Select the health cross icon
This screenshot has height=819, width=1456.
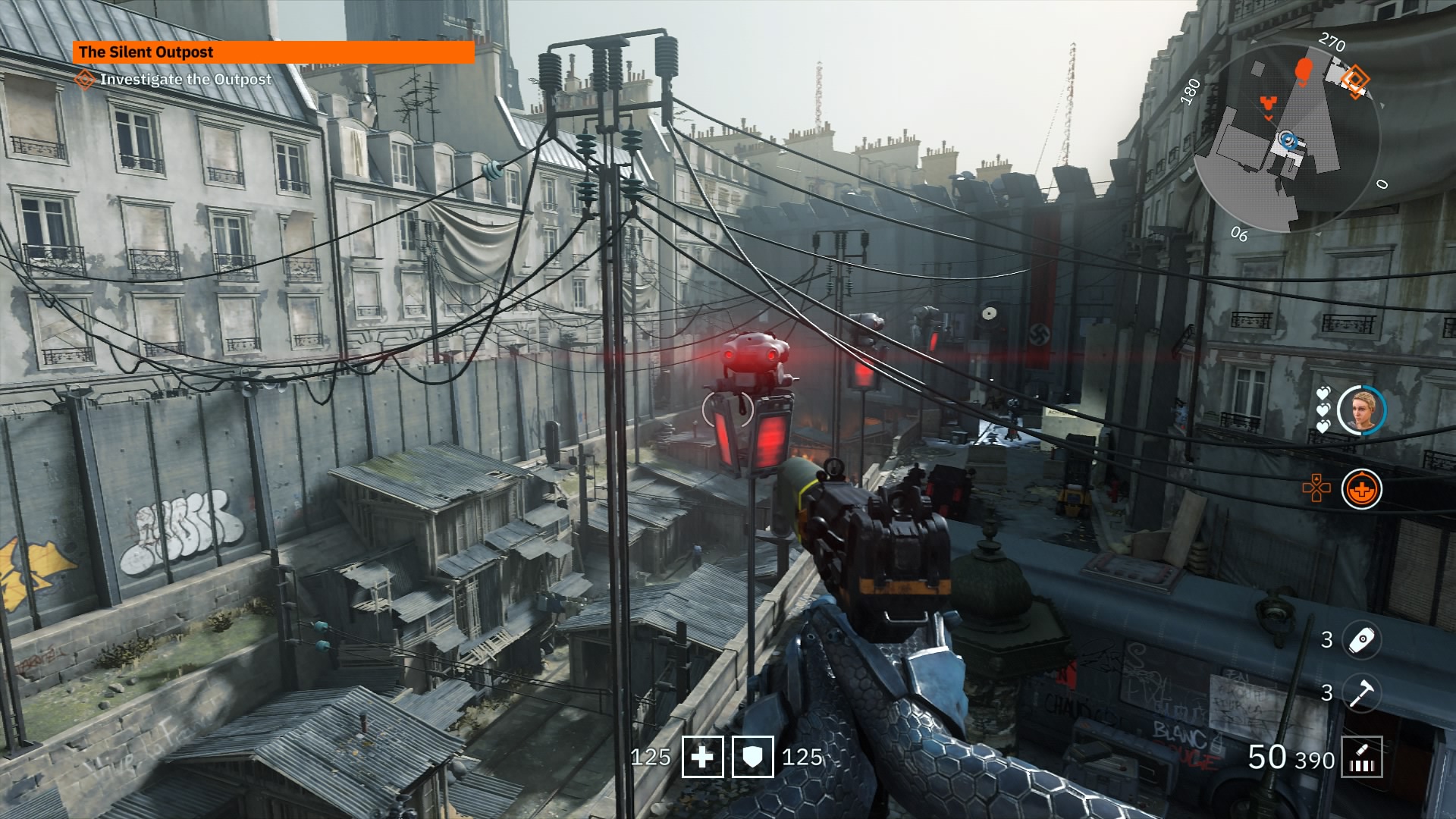point(702,757)
